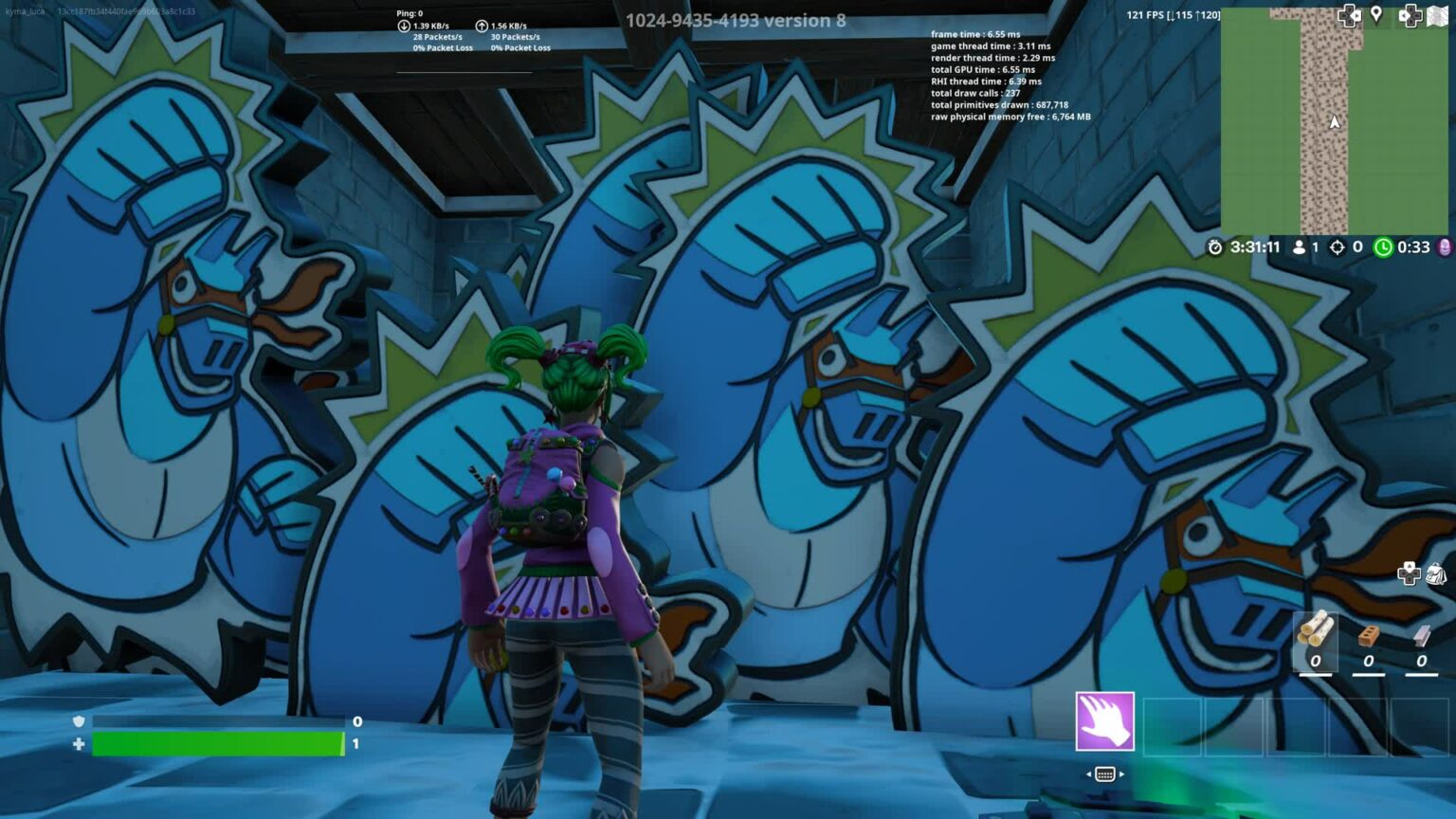Screen dimensions: 1456x819
Task: Click the location pin icon above the minimap
Action: tap(1374, 14)
